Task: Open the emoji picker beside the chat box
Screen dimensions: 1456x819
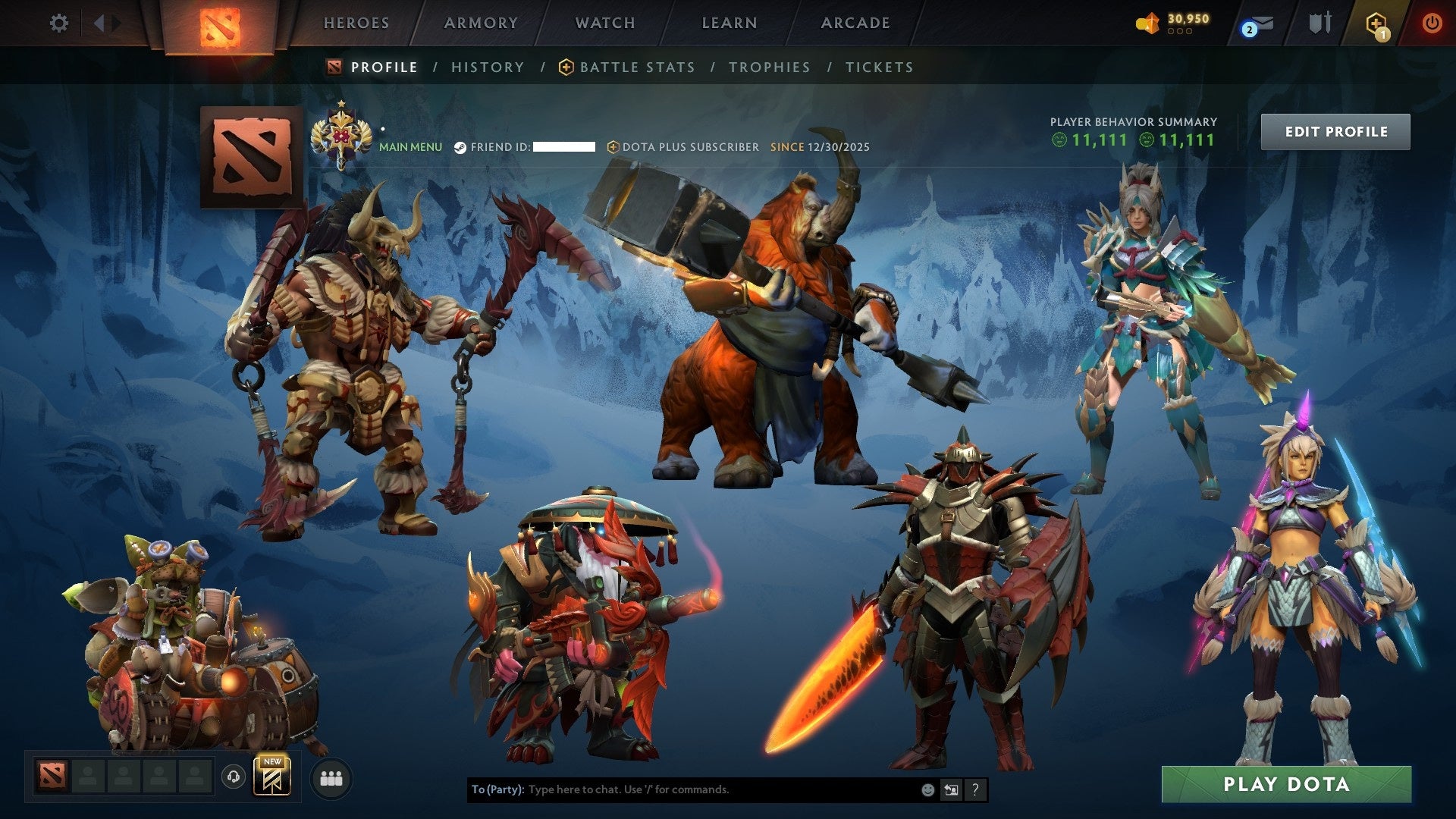Action: pos(927,789)
